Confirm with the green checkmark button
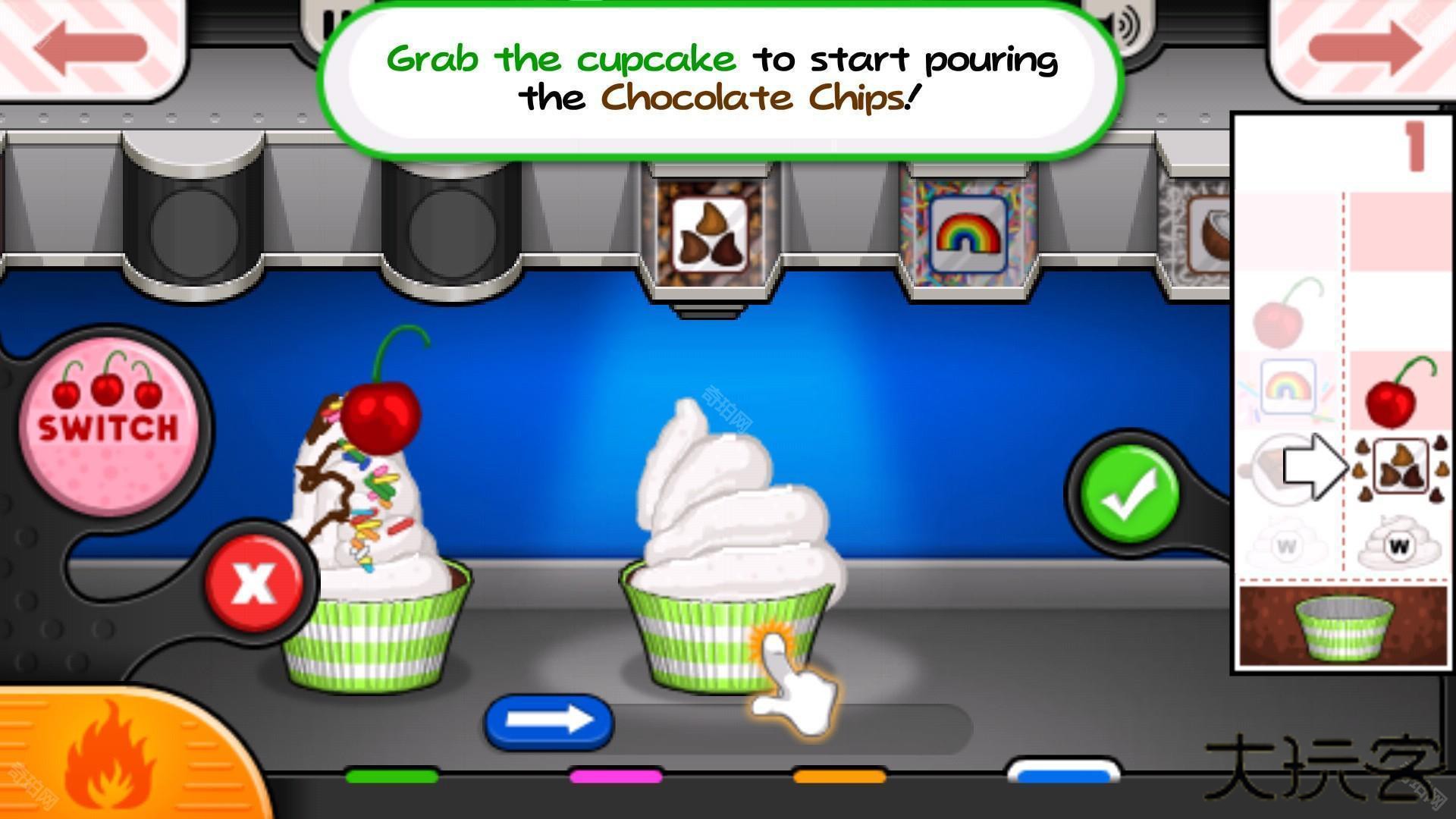 tap(1129, 494)
